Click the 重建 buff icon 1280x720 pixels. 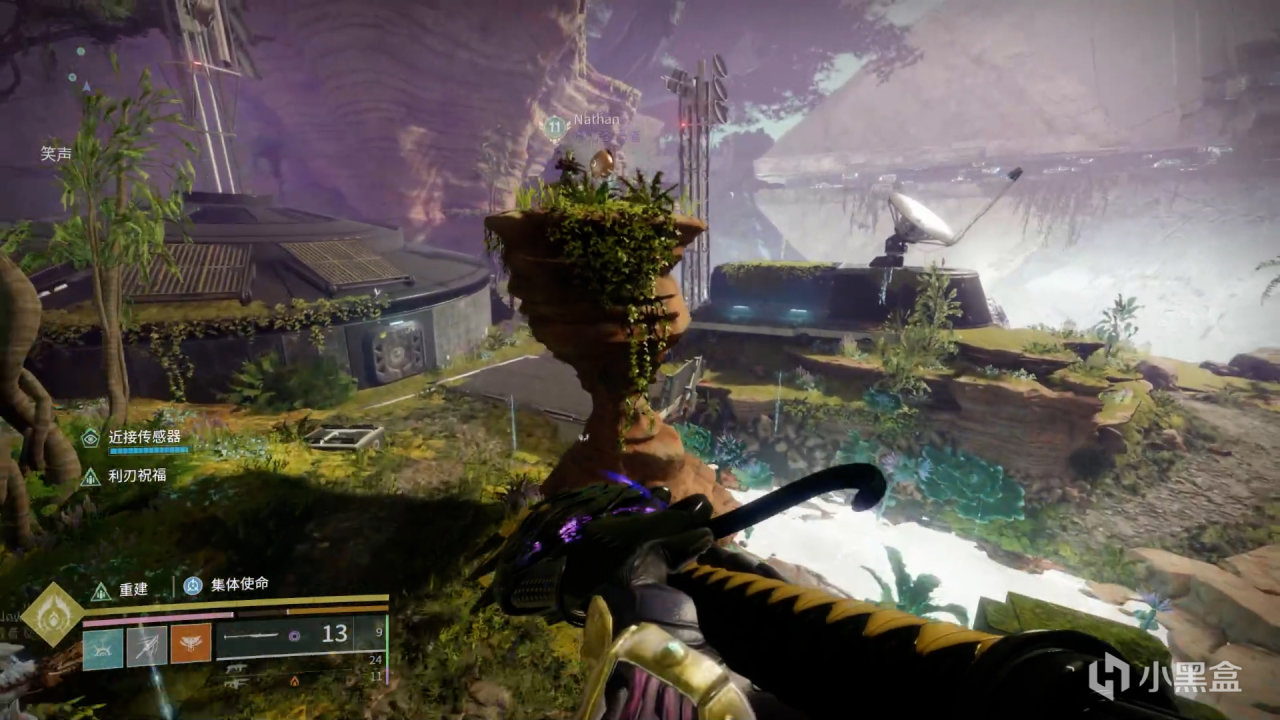click(x=100, y=590)
